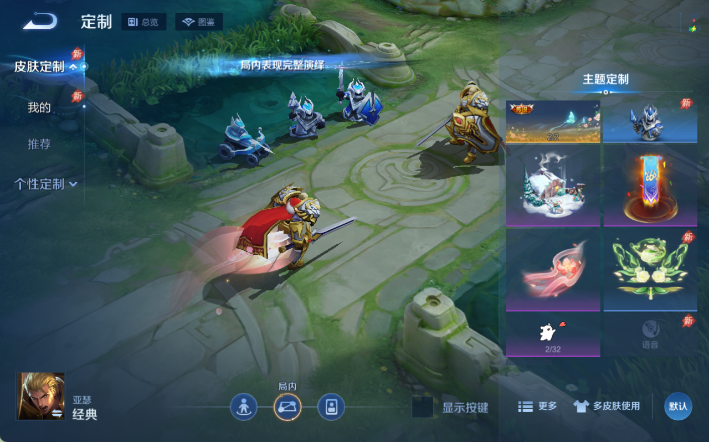Open the 图鉴 gallery tab
709x442 pixels.
[199, 21]
